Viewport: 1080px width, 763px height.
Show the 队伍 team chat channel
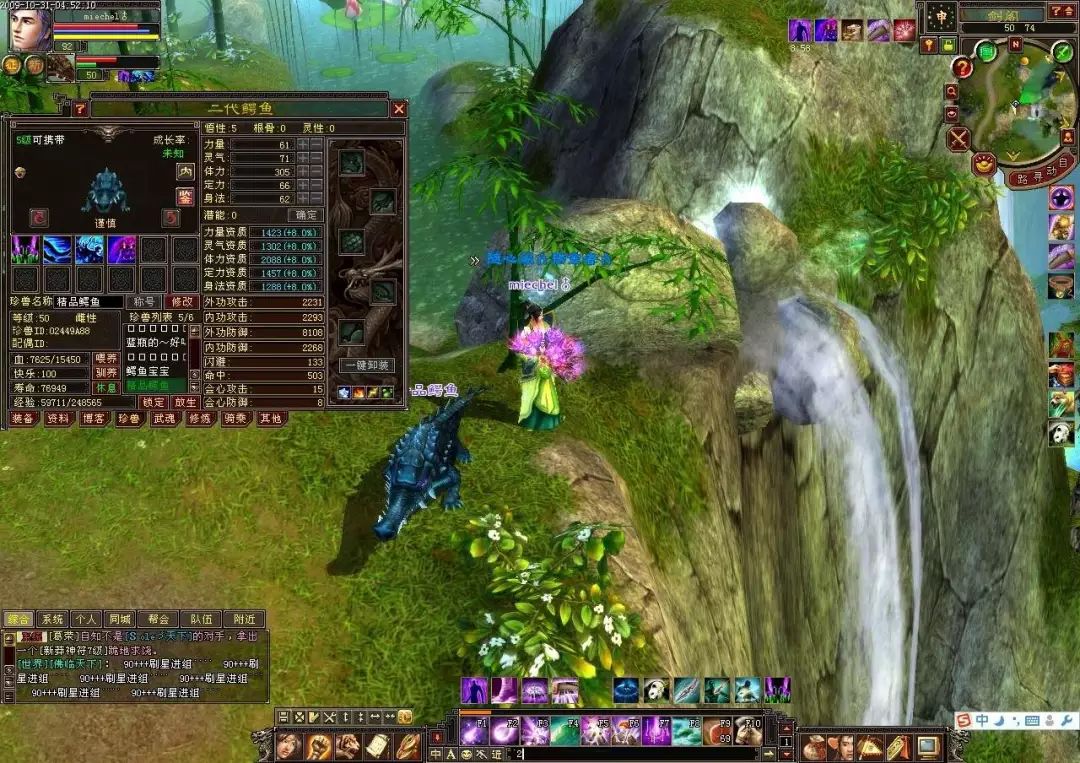click(200, 619)
